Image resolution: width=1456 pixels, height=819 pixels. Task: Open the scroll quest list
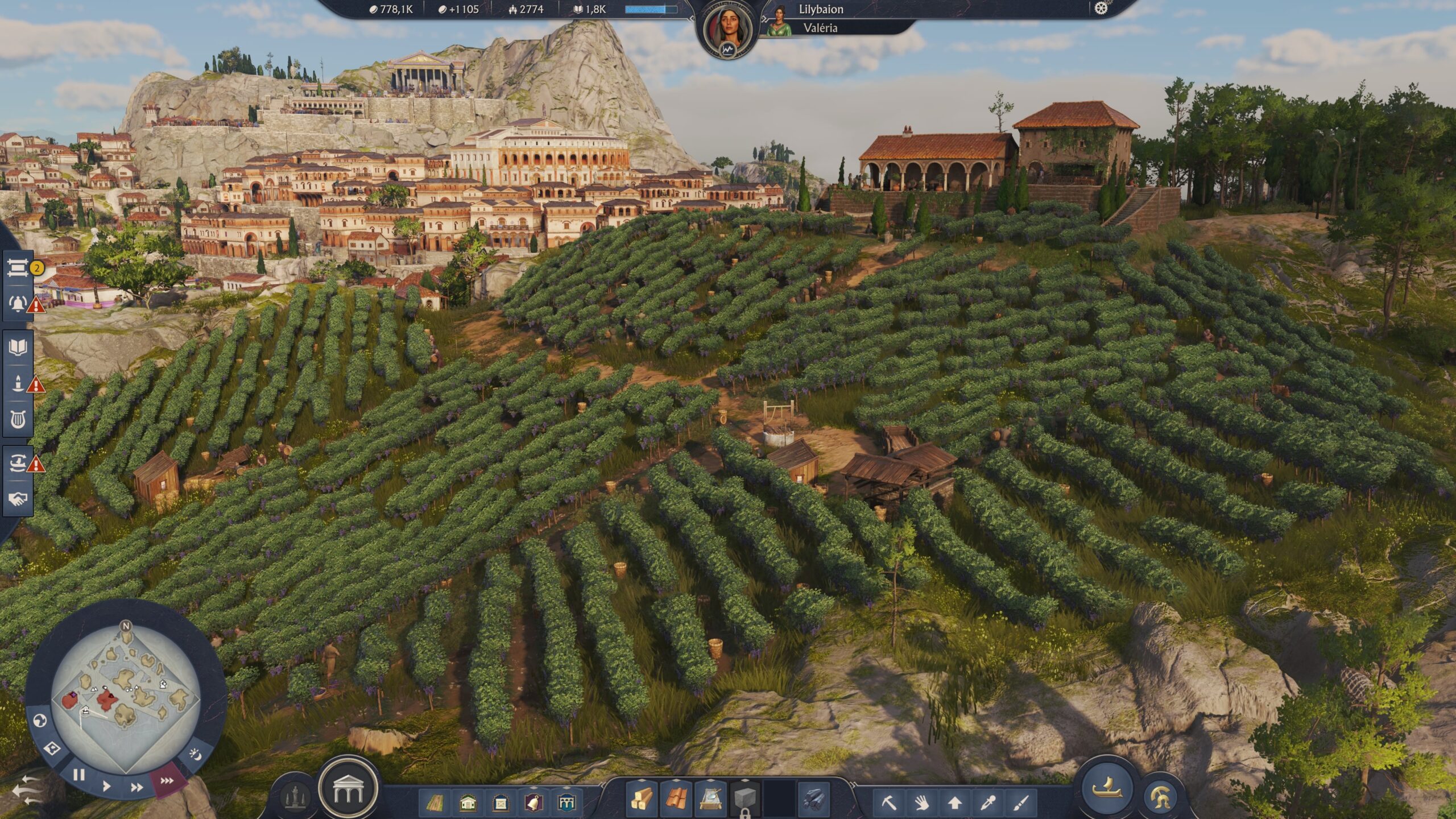pos(18,267)
